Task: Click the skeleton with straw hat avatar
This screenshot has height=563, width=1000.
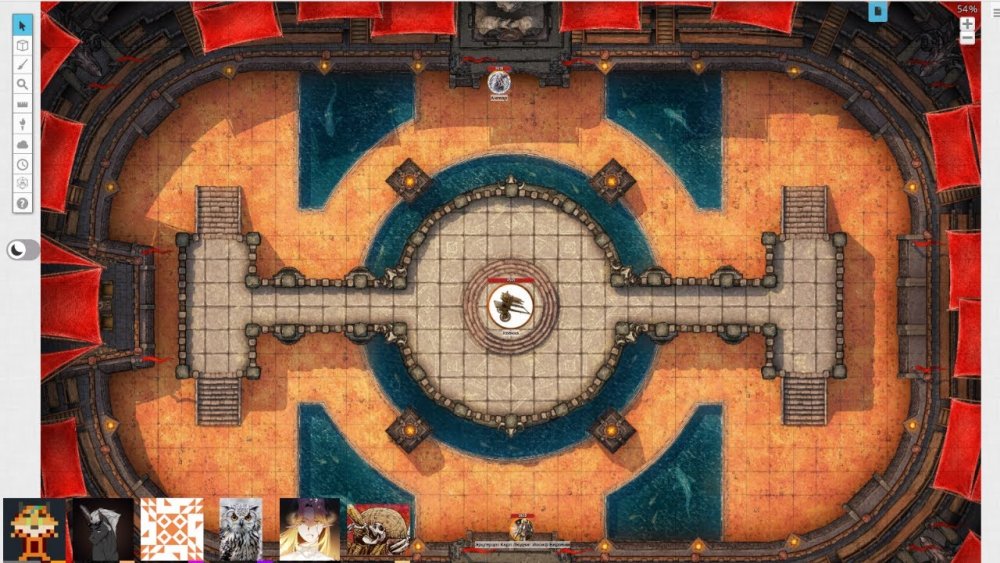Action: coord(378,529)
